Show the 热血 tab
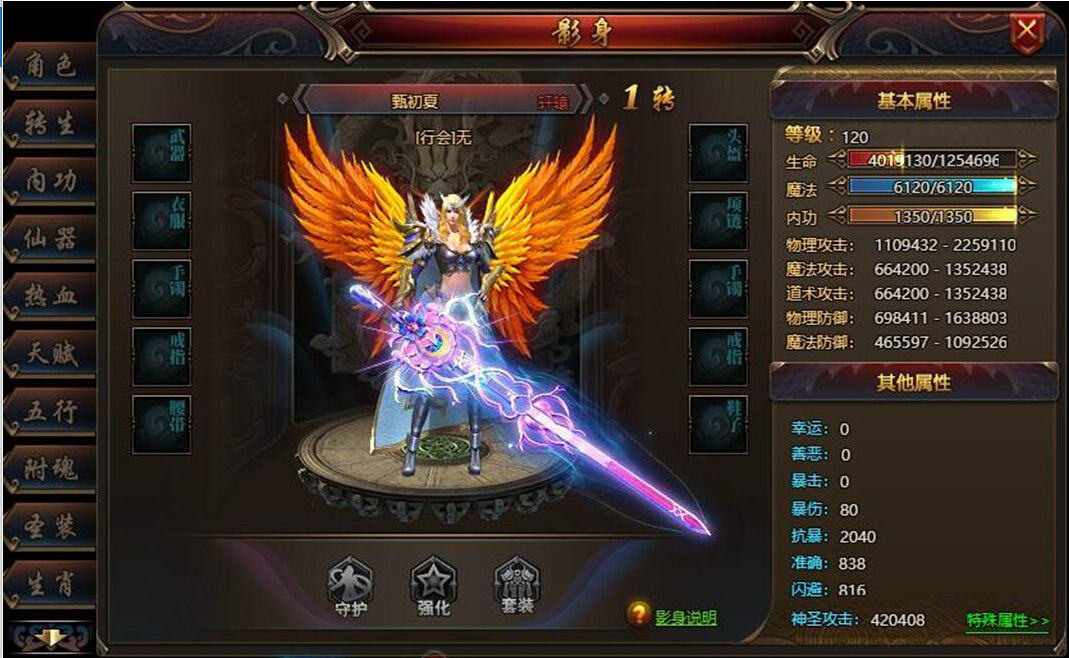The width and height of the screenshot is (1069, 658). [50, 296]
